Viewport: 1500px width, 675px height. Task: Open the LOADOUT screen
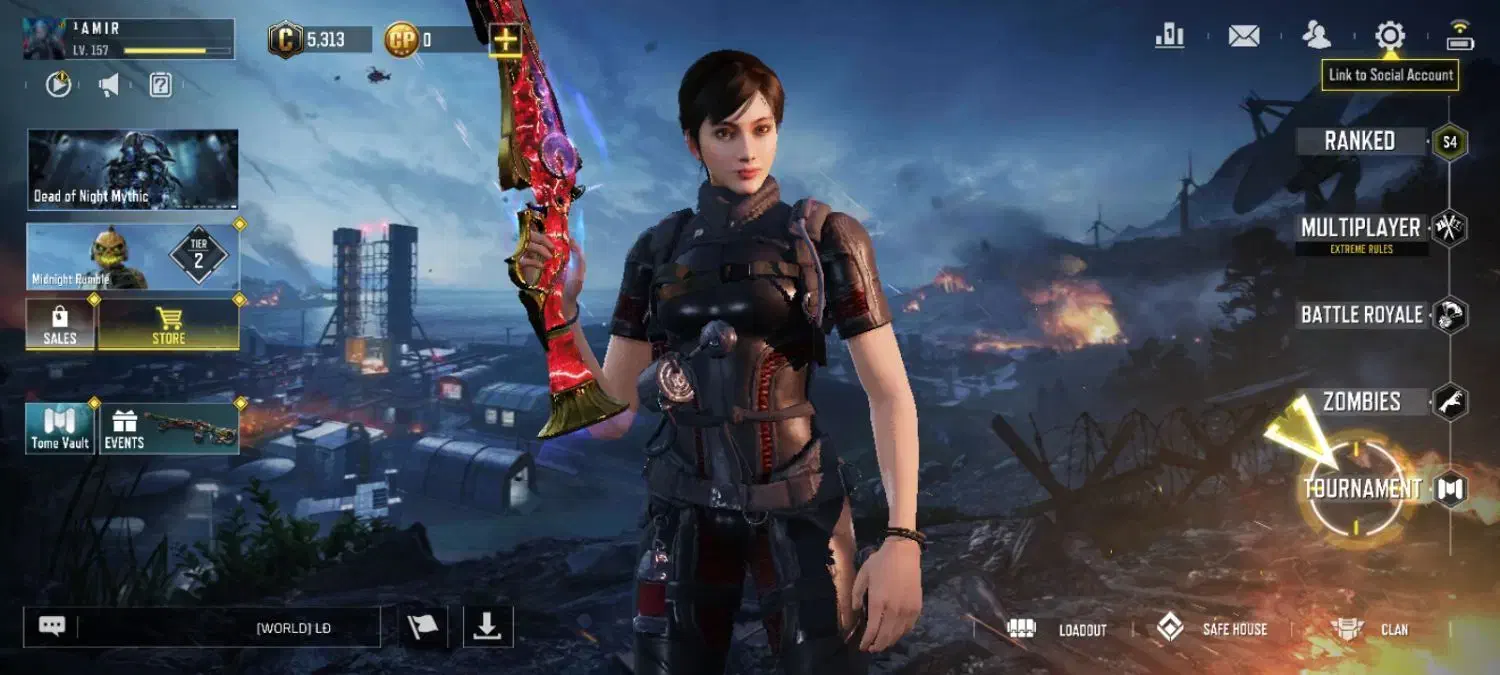(x=1063, y=629)
